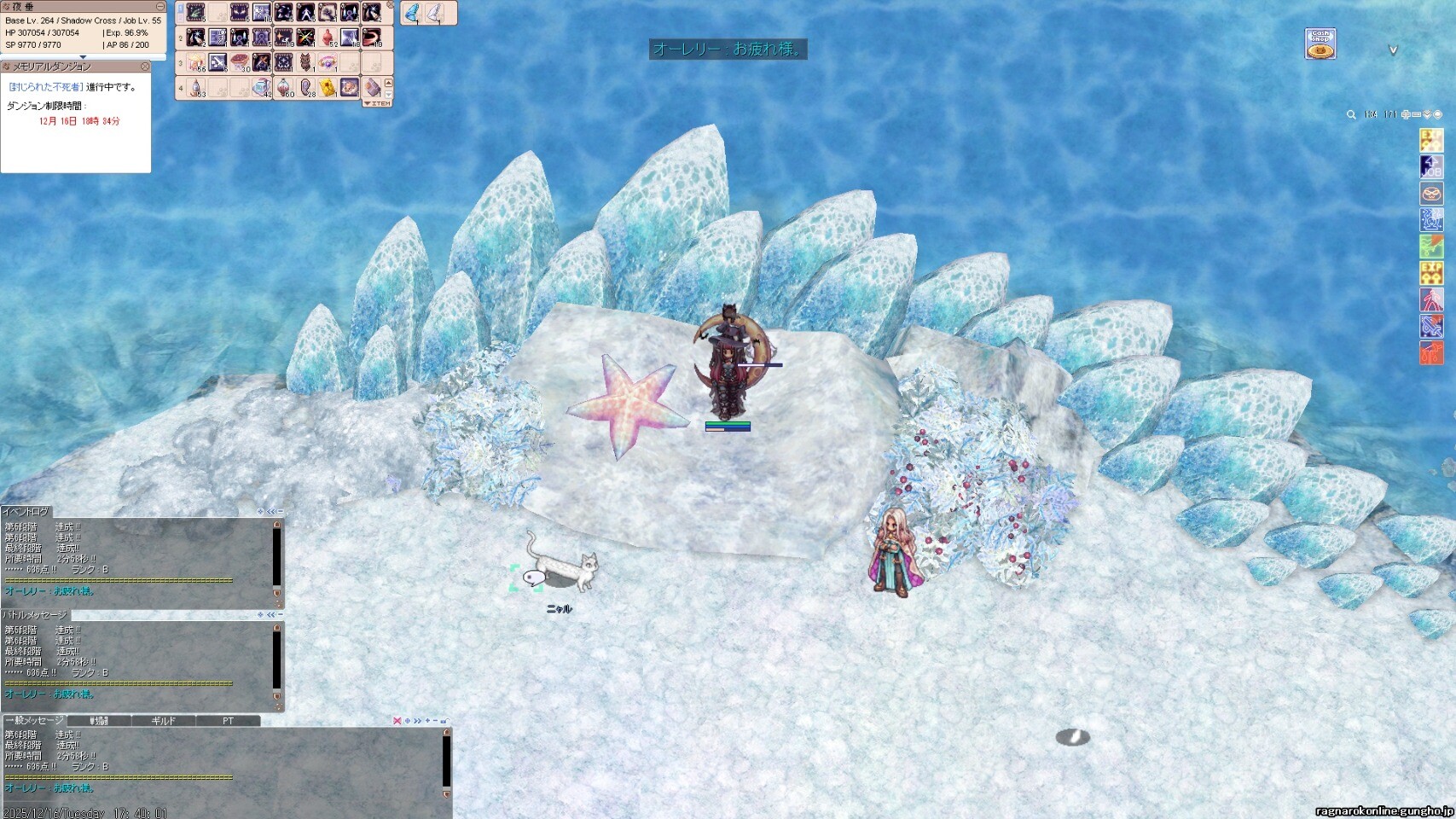The image size is (1456, 819).
Task: Minimize the character status window
Action: (160, 6)
